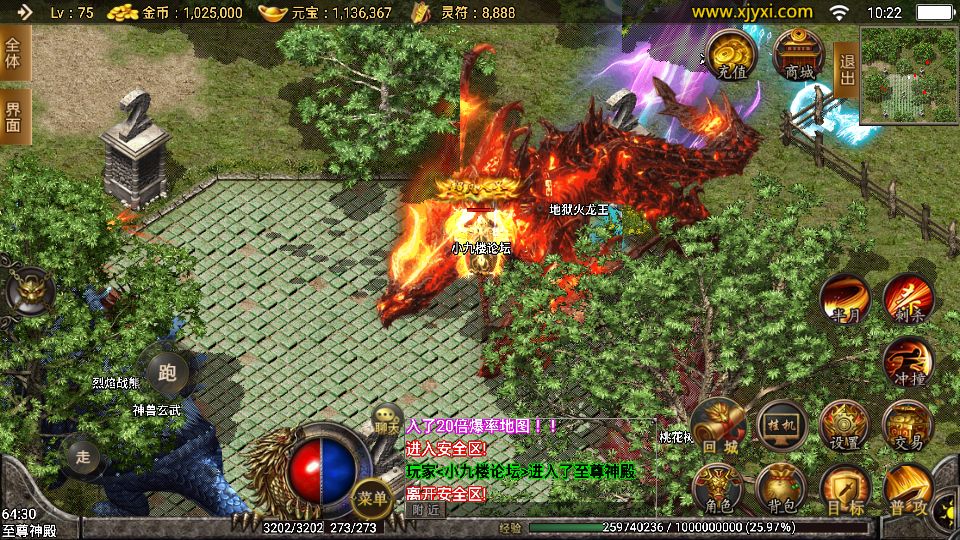This screenshot has width=960, height=540.
Task: Open the 设置 settings
Action: click(844, 427)
